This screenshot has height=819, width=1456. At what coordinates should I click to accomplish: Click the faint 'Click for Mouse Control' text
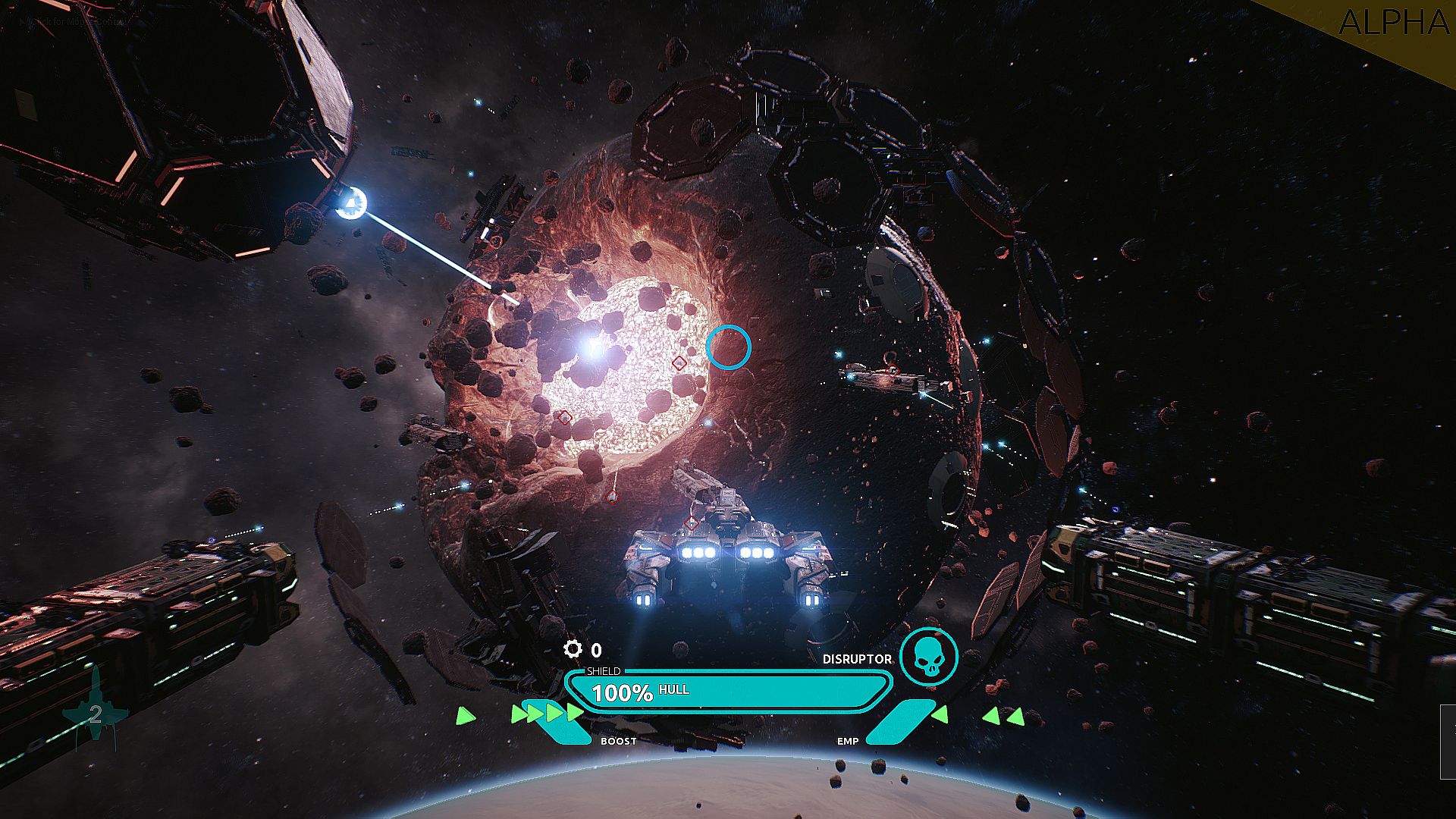coord(72,23)
